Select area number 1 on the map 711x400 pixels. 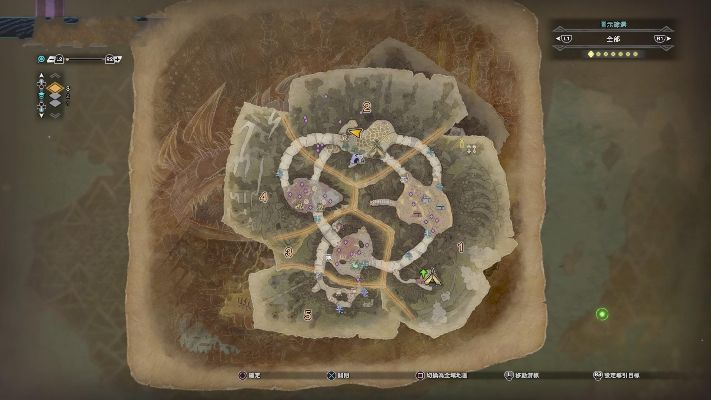pos(460,245)
